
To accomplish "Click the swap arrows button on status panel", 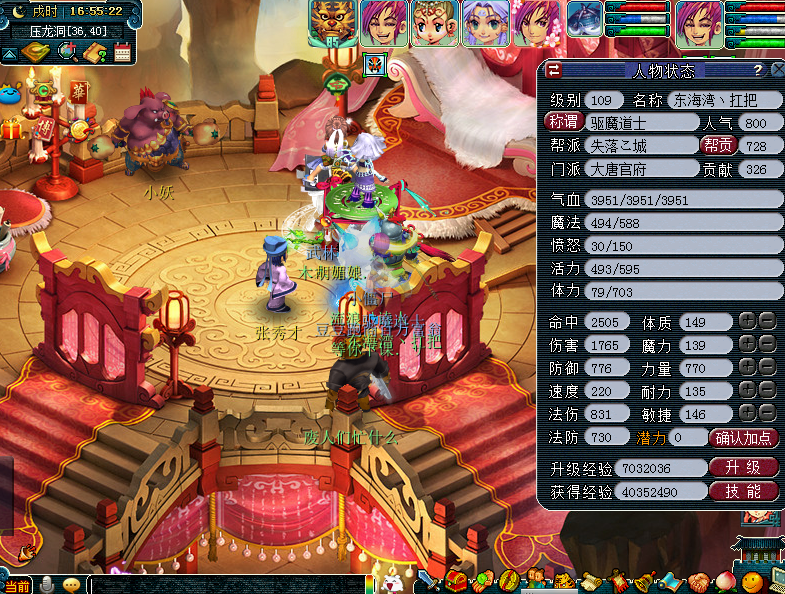I will (553, 70).
